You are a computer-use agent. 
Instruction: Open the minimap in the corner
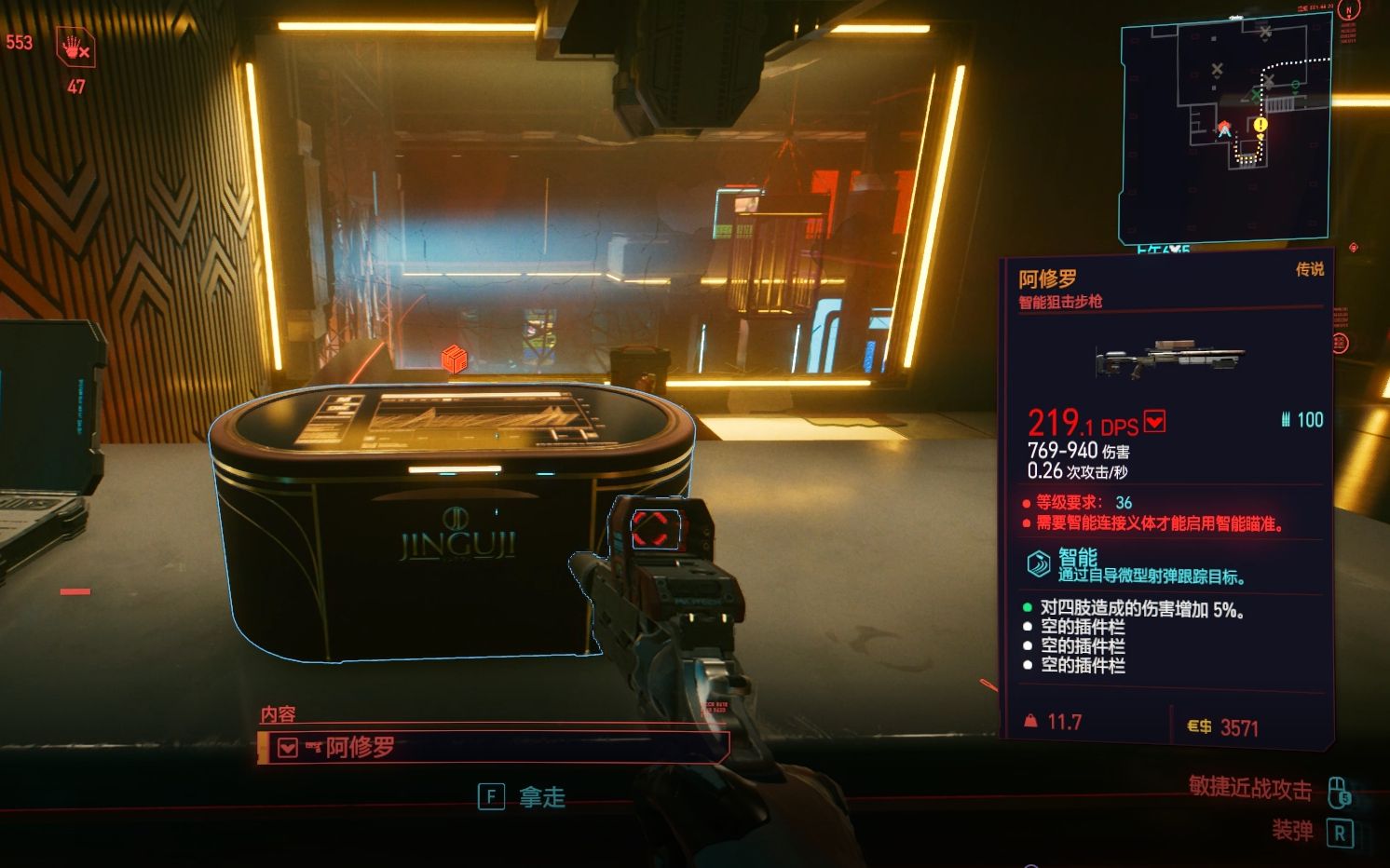(1224, 130)
